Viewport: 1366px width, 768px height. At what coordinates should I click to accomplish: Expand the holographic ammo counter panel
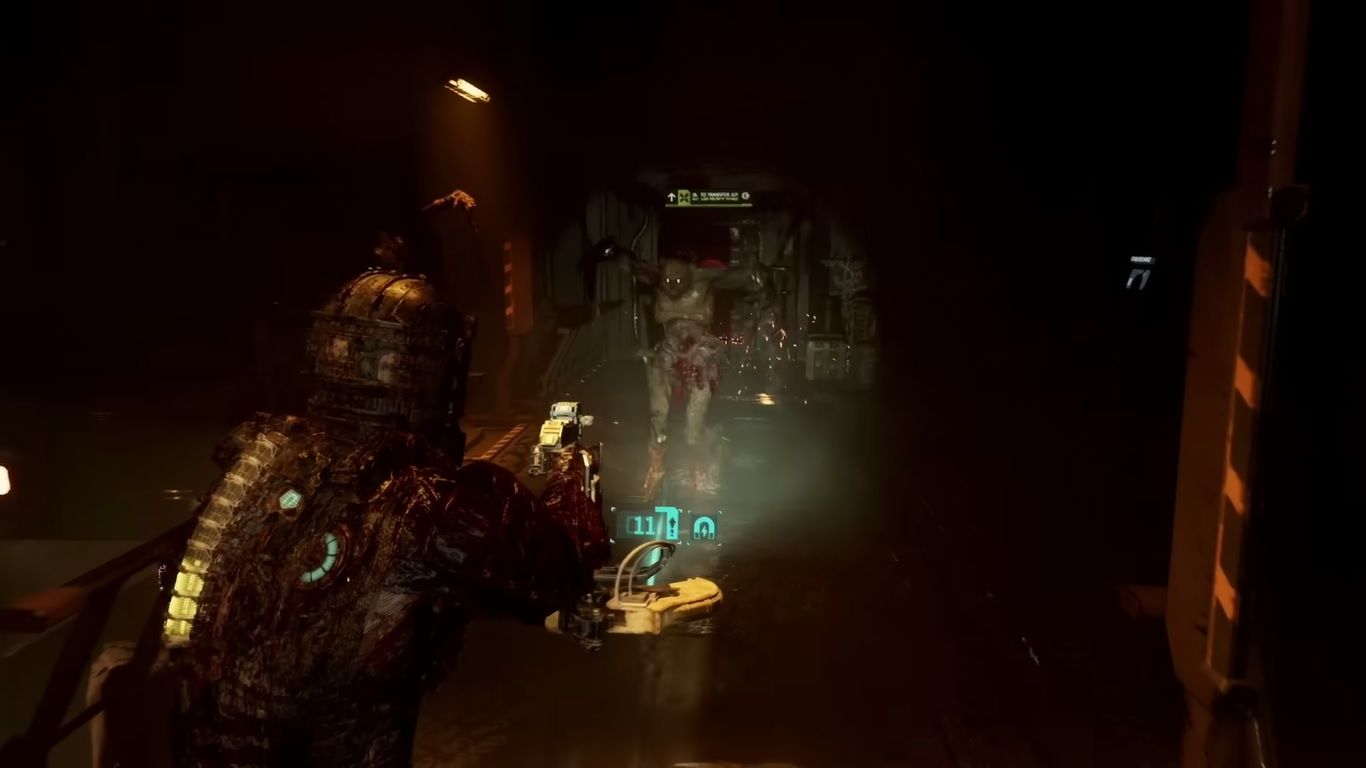pos(665,525)
